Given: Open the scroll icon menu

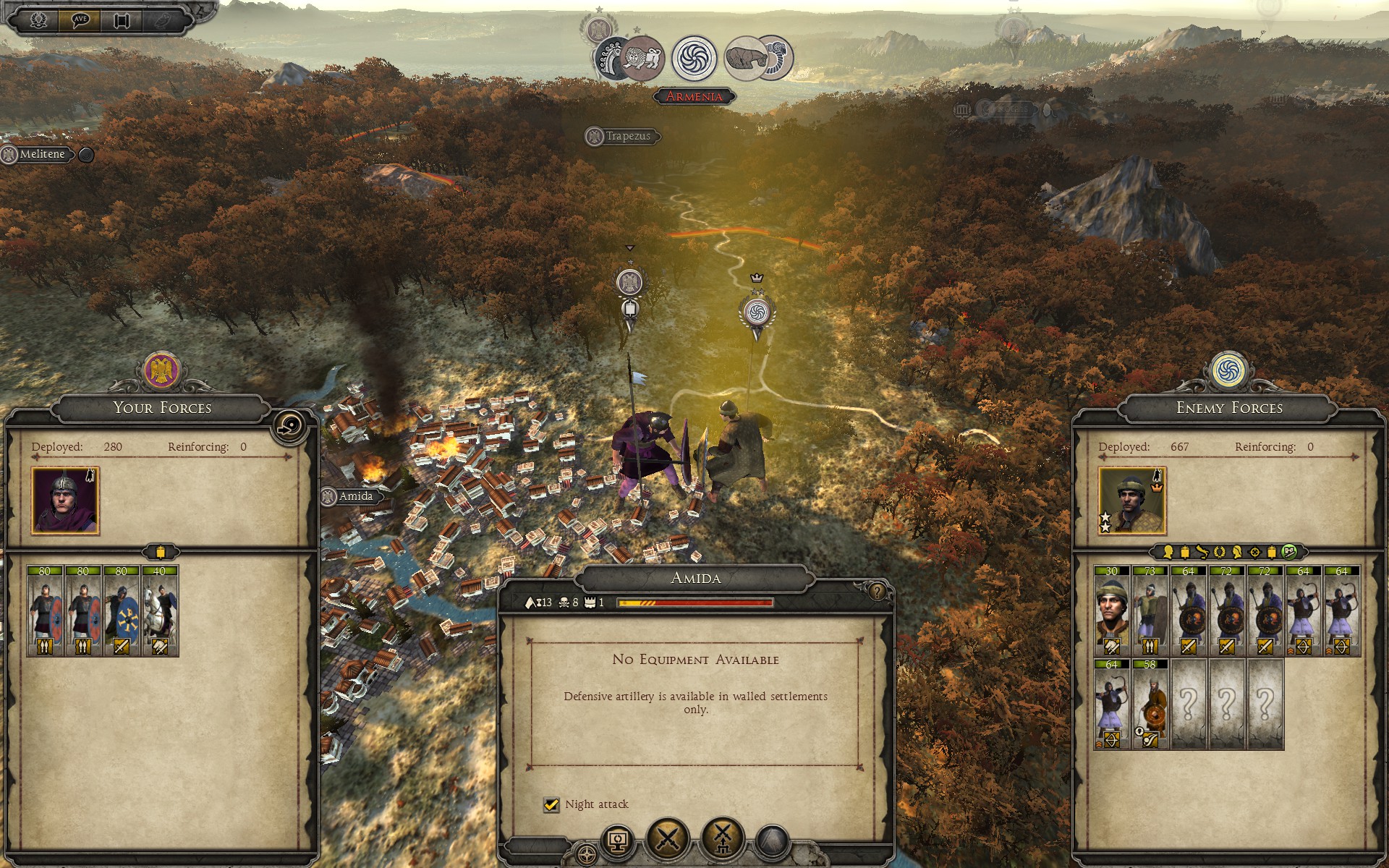Looking at the screenshot, I should pyautogui.click(x=122, y=20).
